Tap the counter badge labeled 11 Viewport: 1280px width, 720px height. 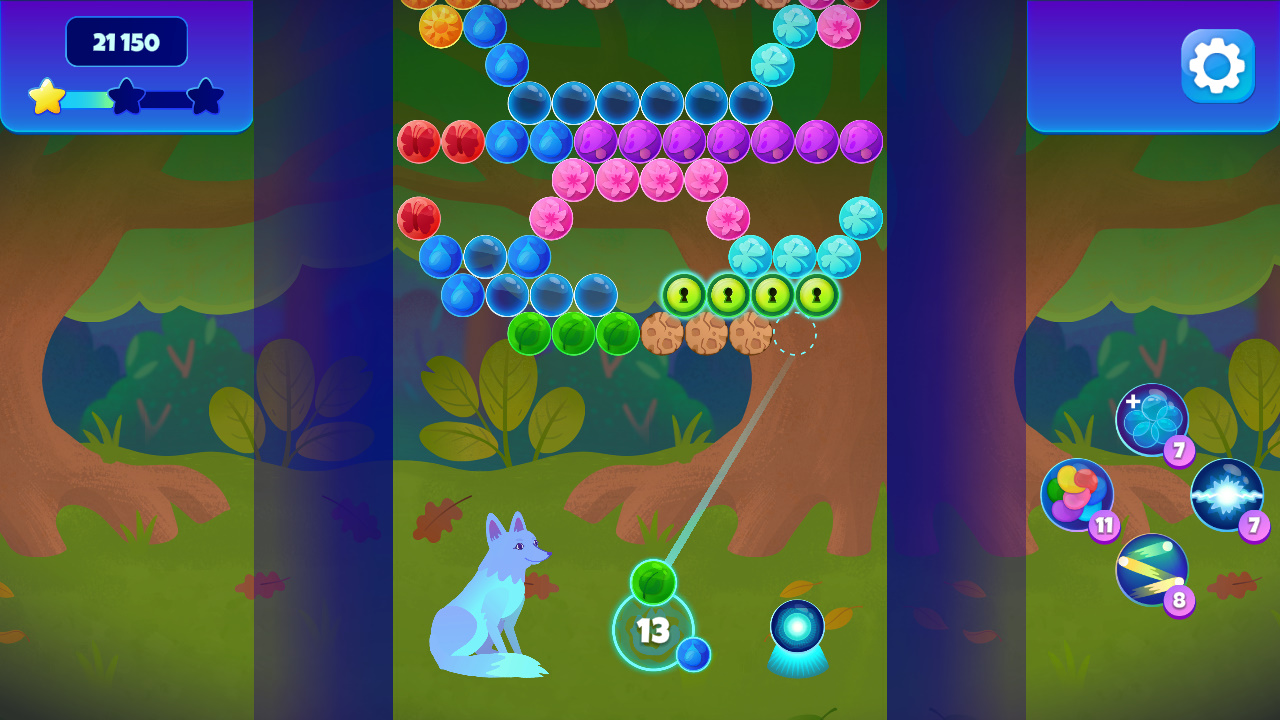(1103, 523)
